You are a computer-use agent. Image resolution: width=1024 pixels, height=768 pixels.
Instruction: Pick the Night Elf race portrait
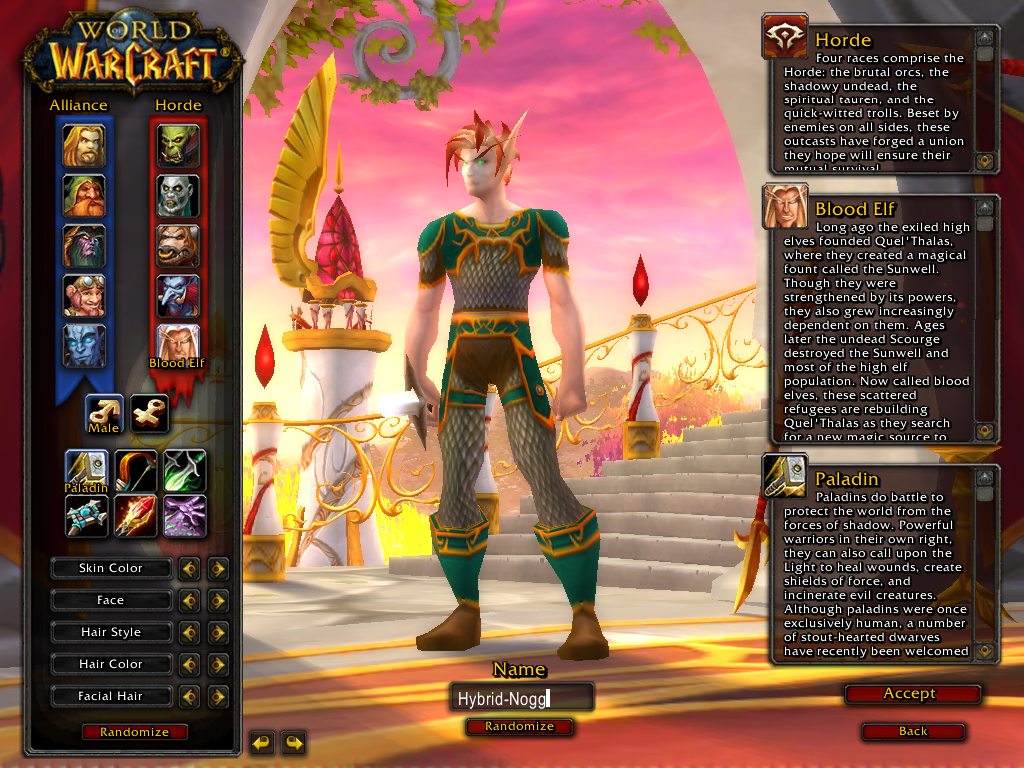coord(84,246)
